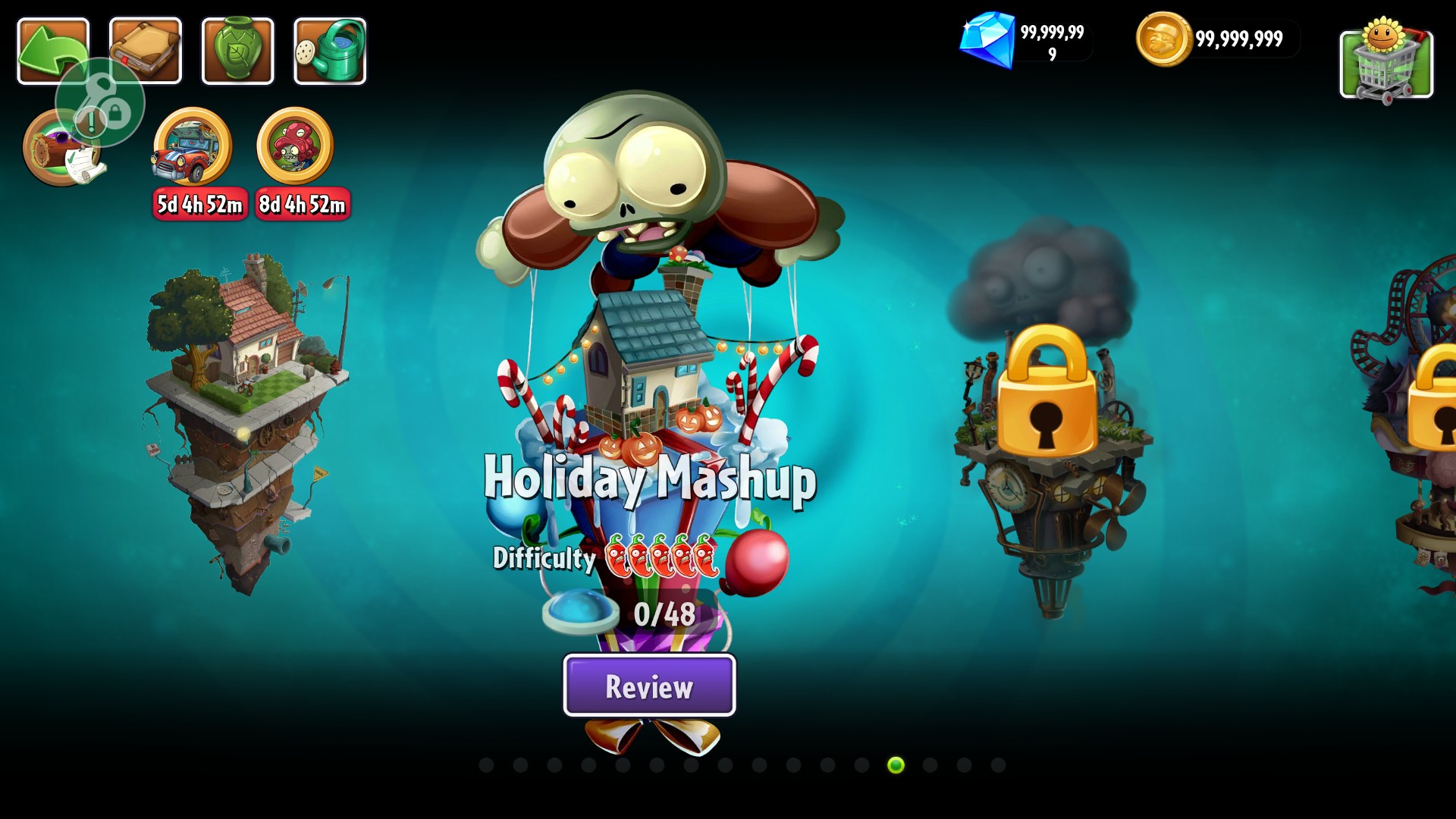Select the green watering can icon
1456x819 pixels.
(x=330, y=50)
